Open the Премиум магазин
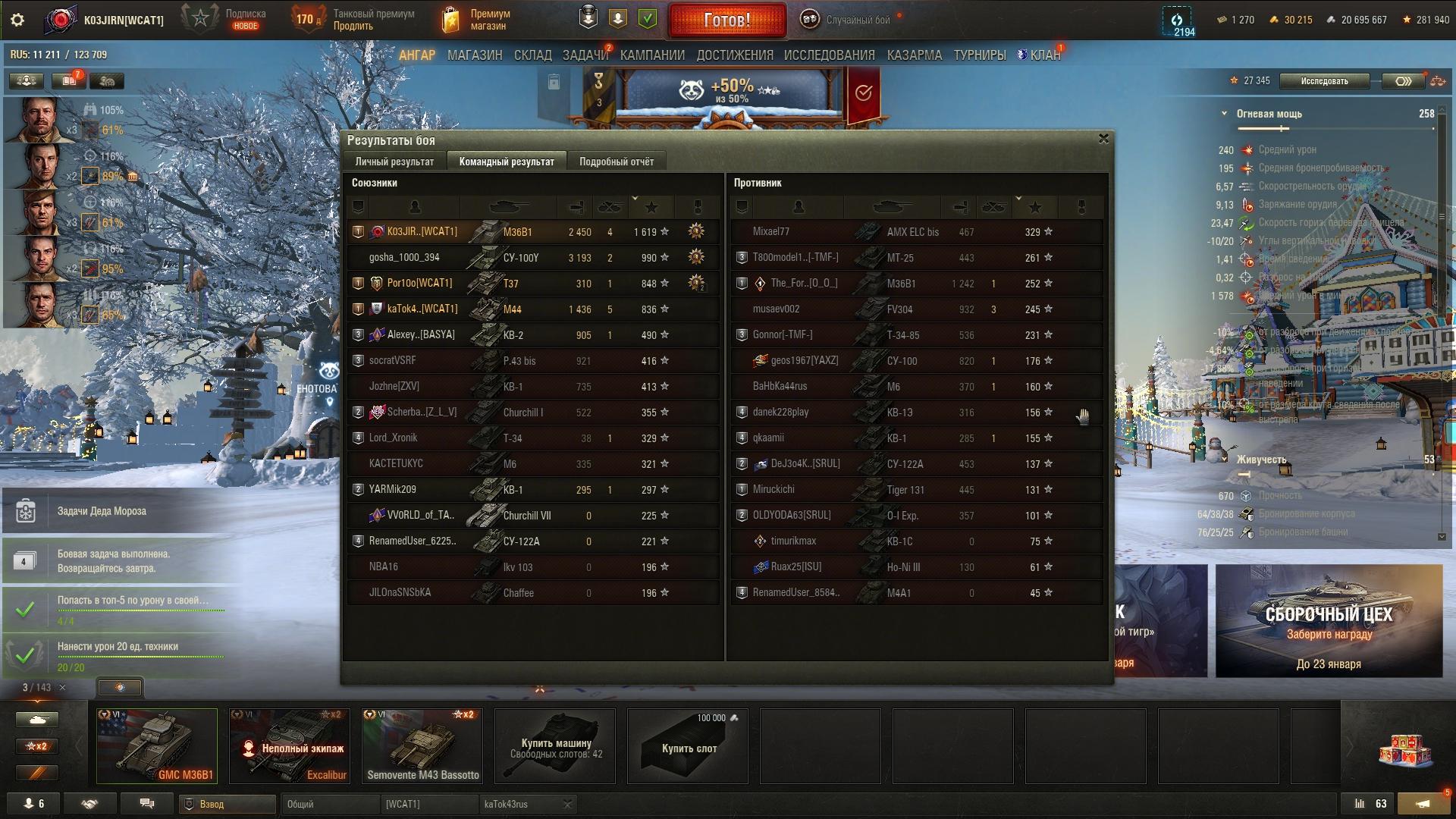1456x819 pixels. [x=478, y=20]
